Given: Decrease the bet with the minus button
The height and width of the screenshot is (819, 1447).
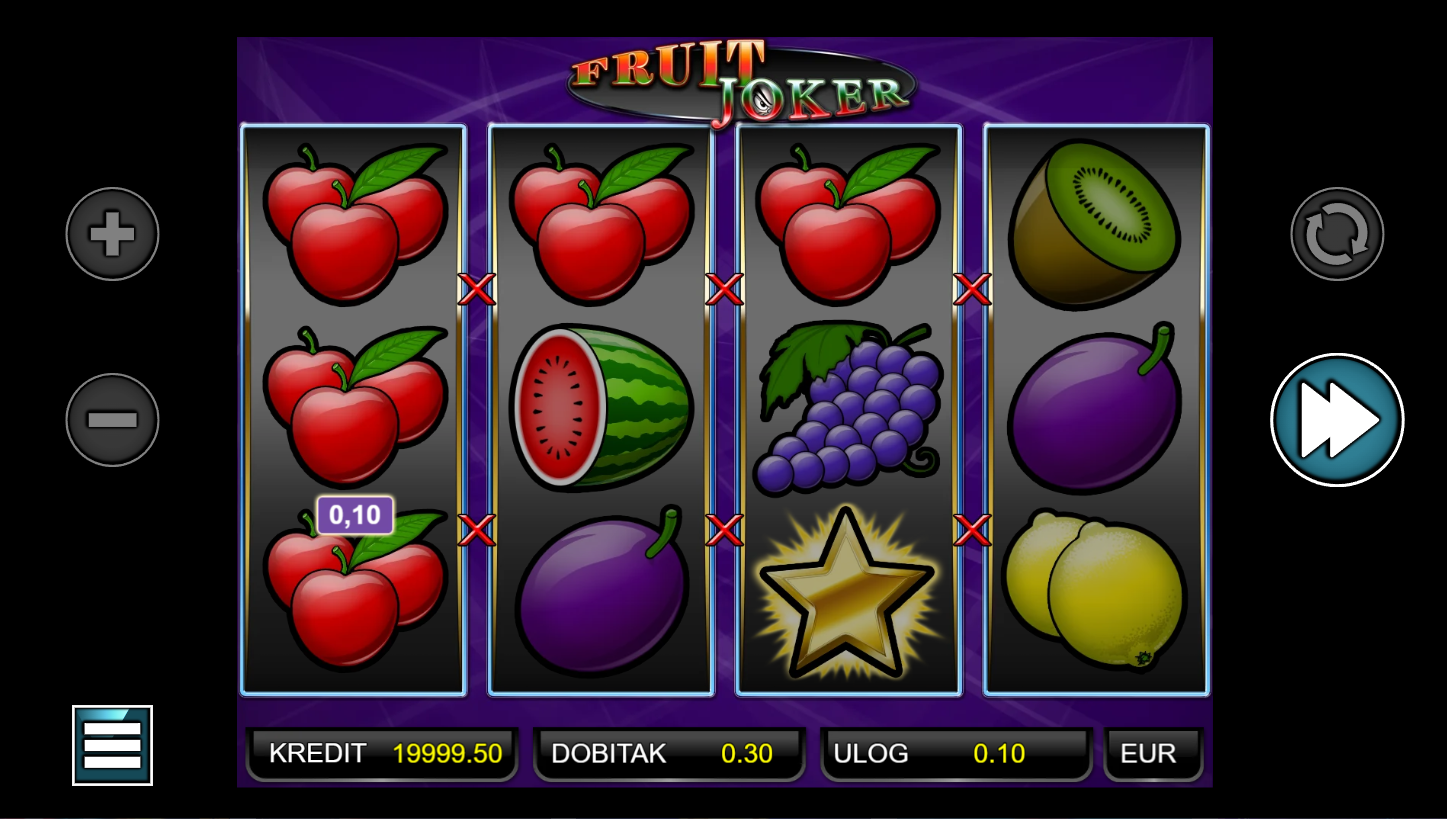Looking at the screenshot, I should click(112, 420).
